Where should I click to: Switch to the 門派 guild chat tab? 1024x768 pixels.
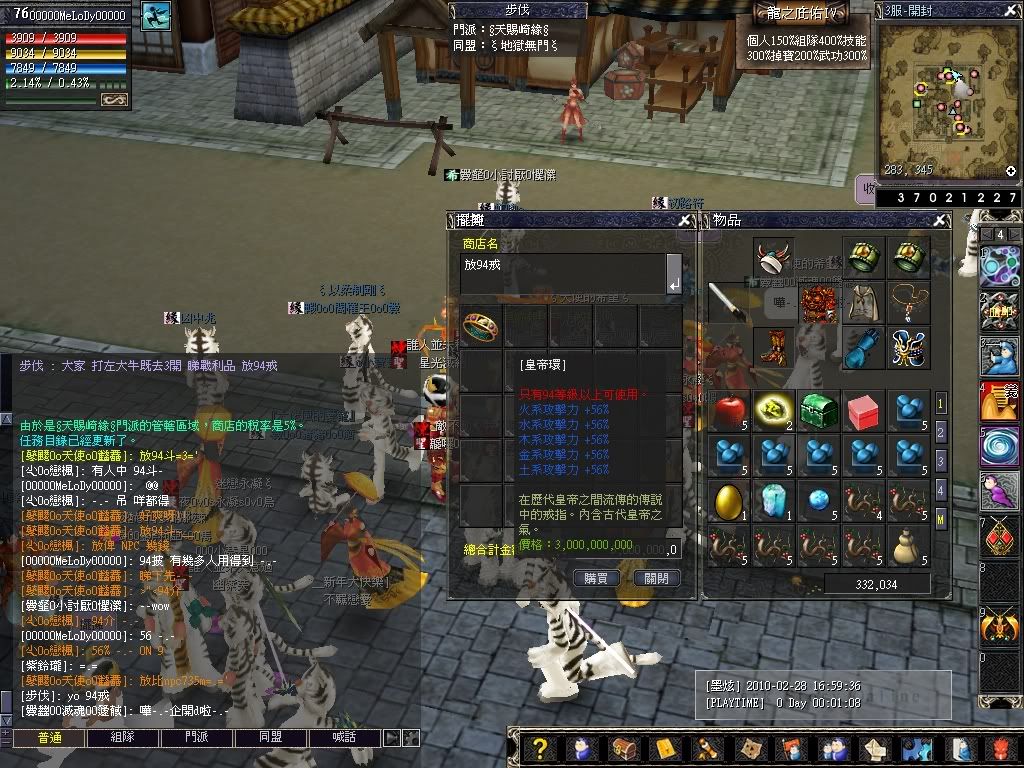coord(197,738)
